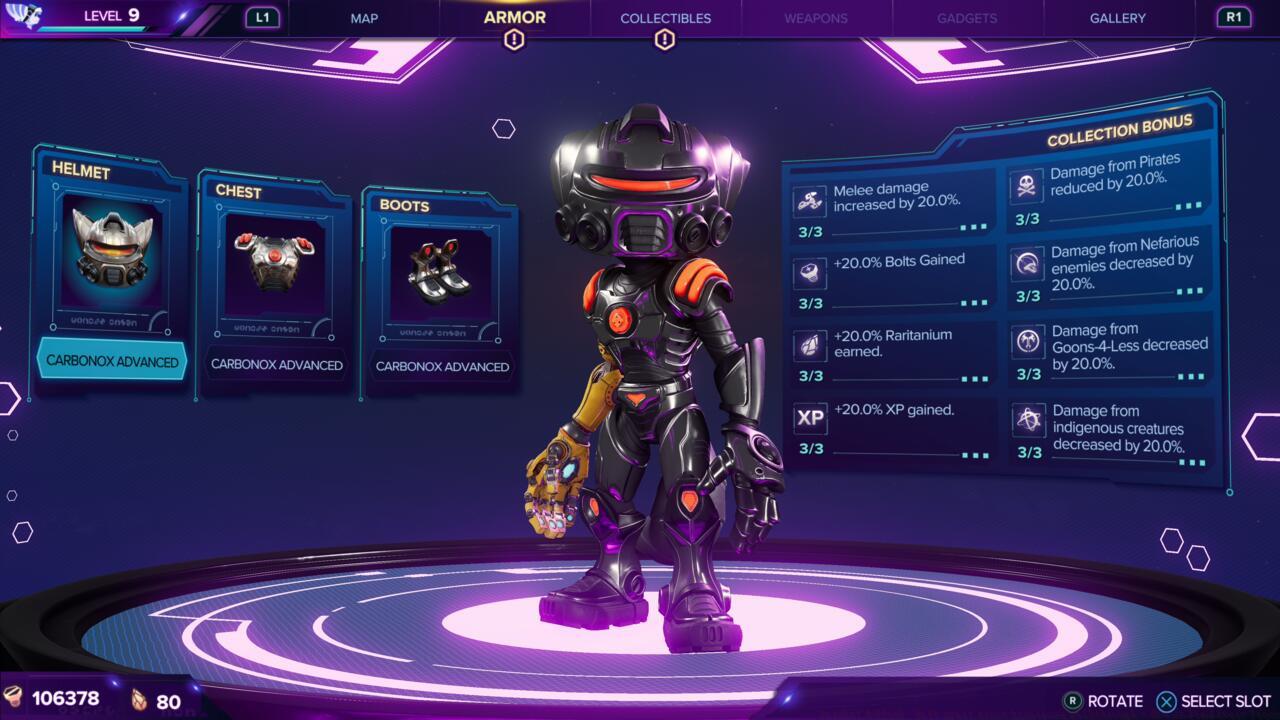Screen dimensions: 1280x720
Task: Select the Gadgets tab
Action: [x=967, y=18]
